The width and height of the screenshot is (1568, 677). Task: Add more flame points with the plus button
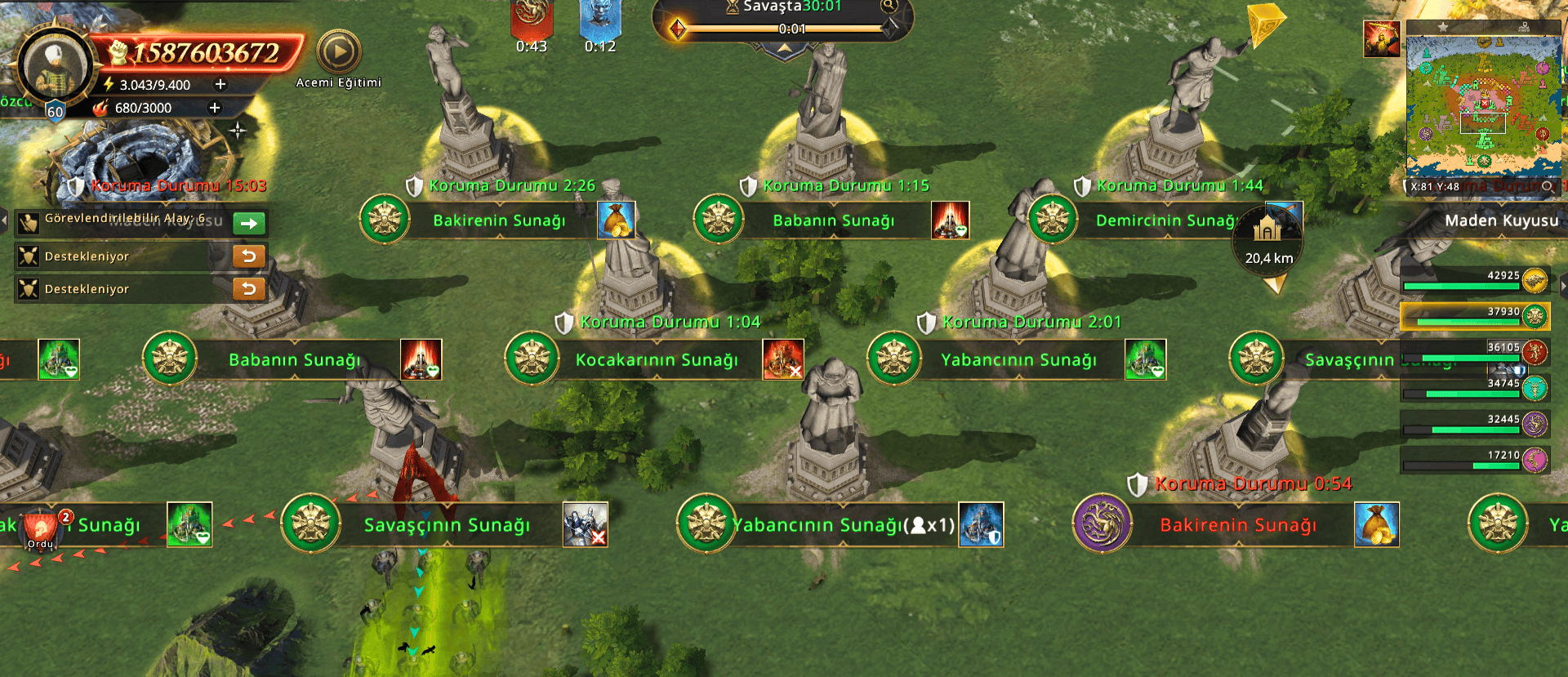[215, 108]
